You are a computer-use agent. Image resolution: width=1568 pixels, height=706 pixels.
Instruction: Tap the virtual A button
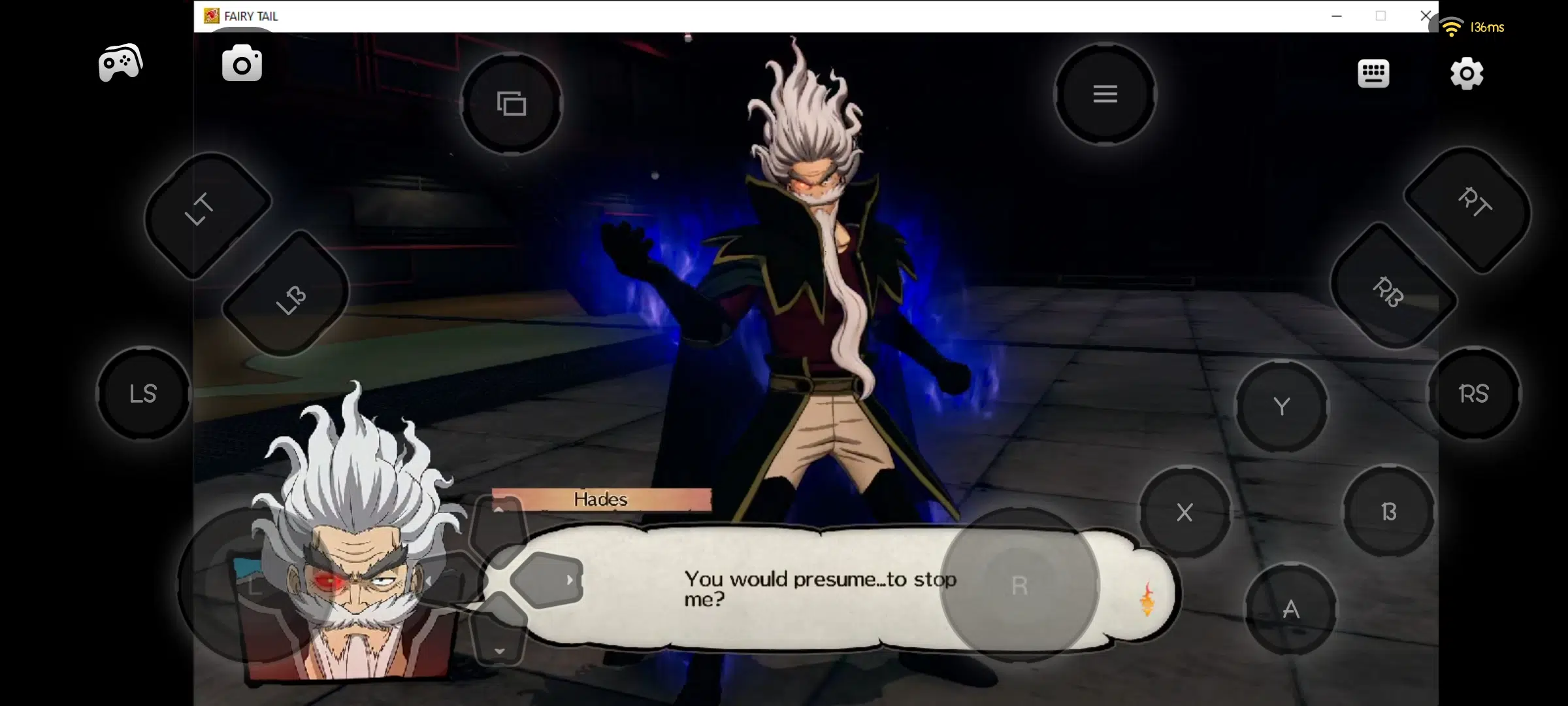[1290, 609]
